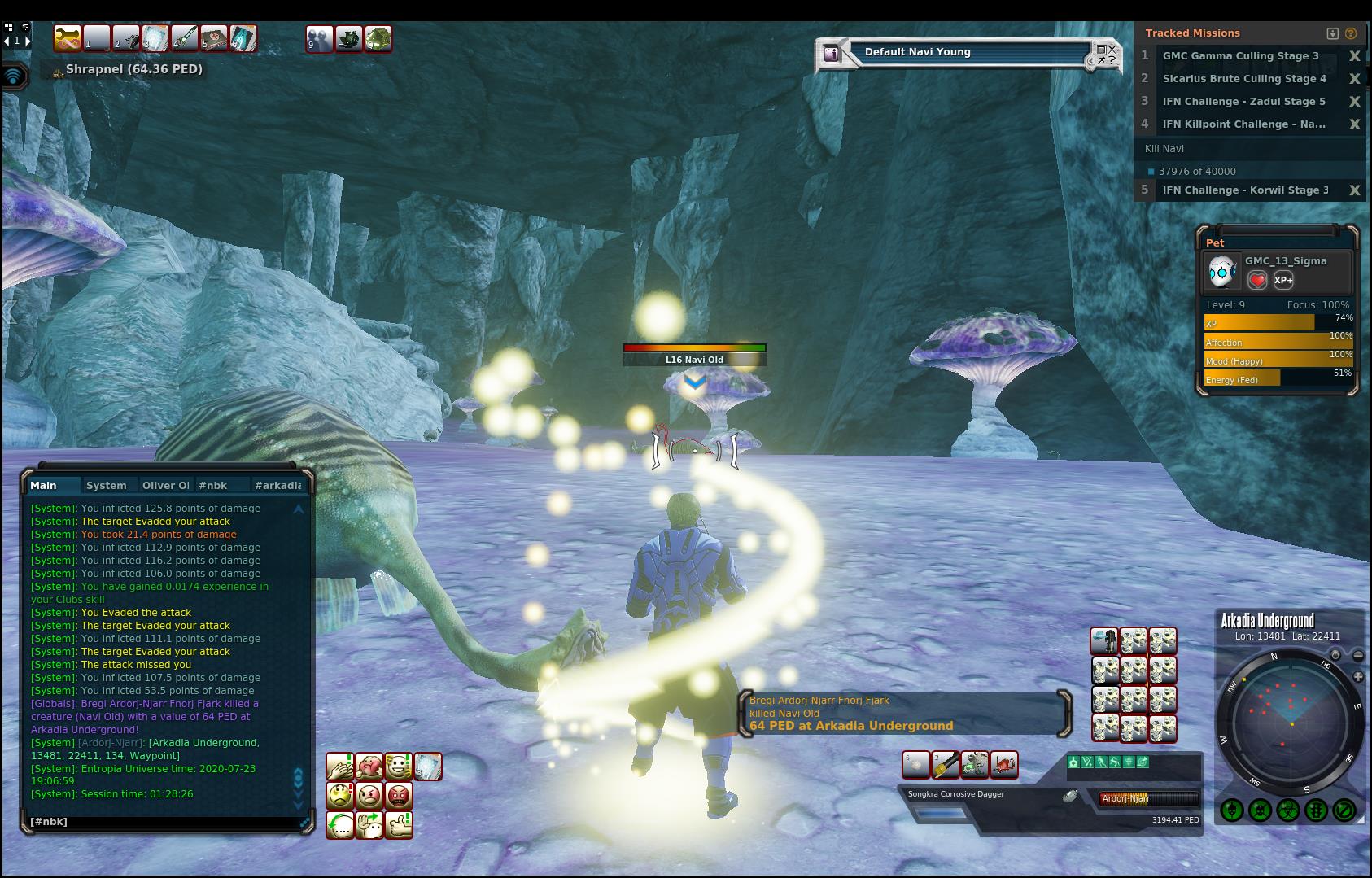Screen dimensions: 1372x878
Task: Open the #arkadia chat channel tab
Action: (277, 486)
